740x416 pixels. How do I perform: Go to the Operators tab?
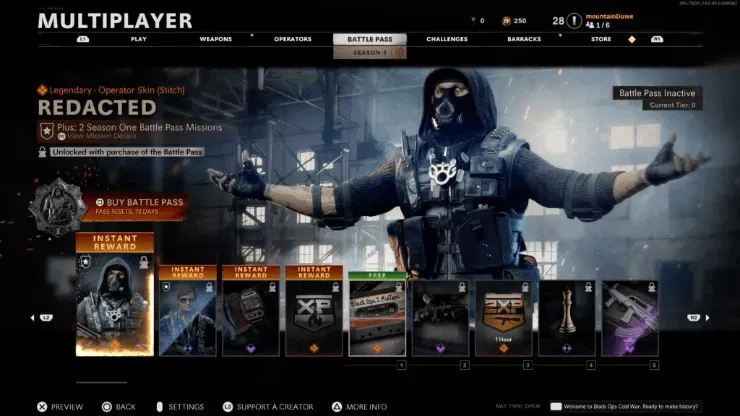(292, 39)
